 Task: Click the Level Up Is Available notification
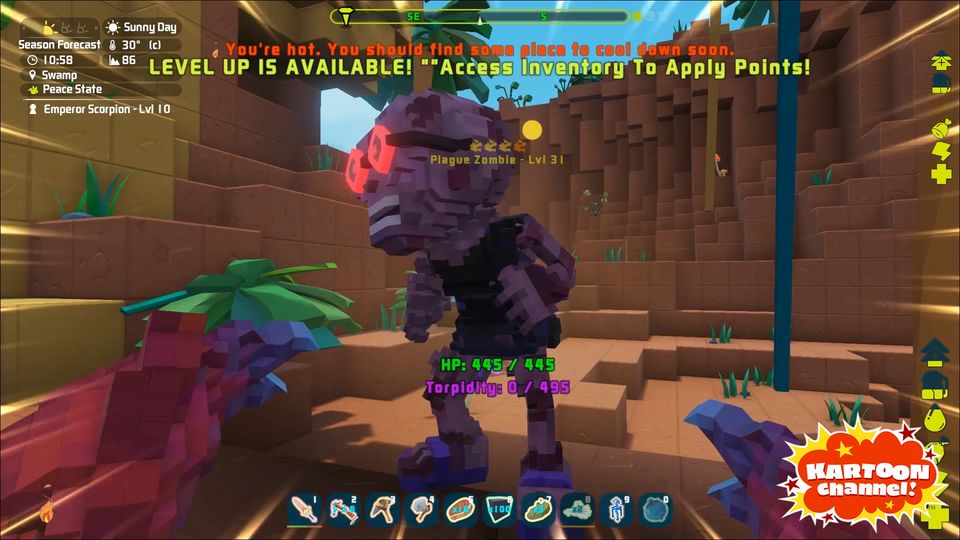click(479, 67)
